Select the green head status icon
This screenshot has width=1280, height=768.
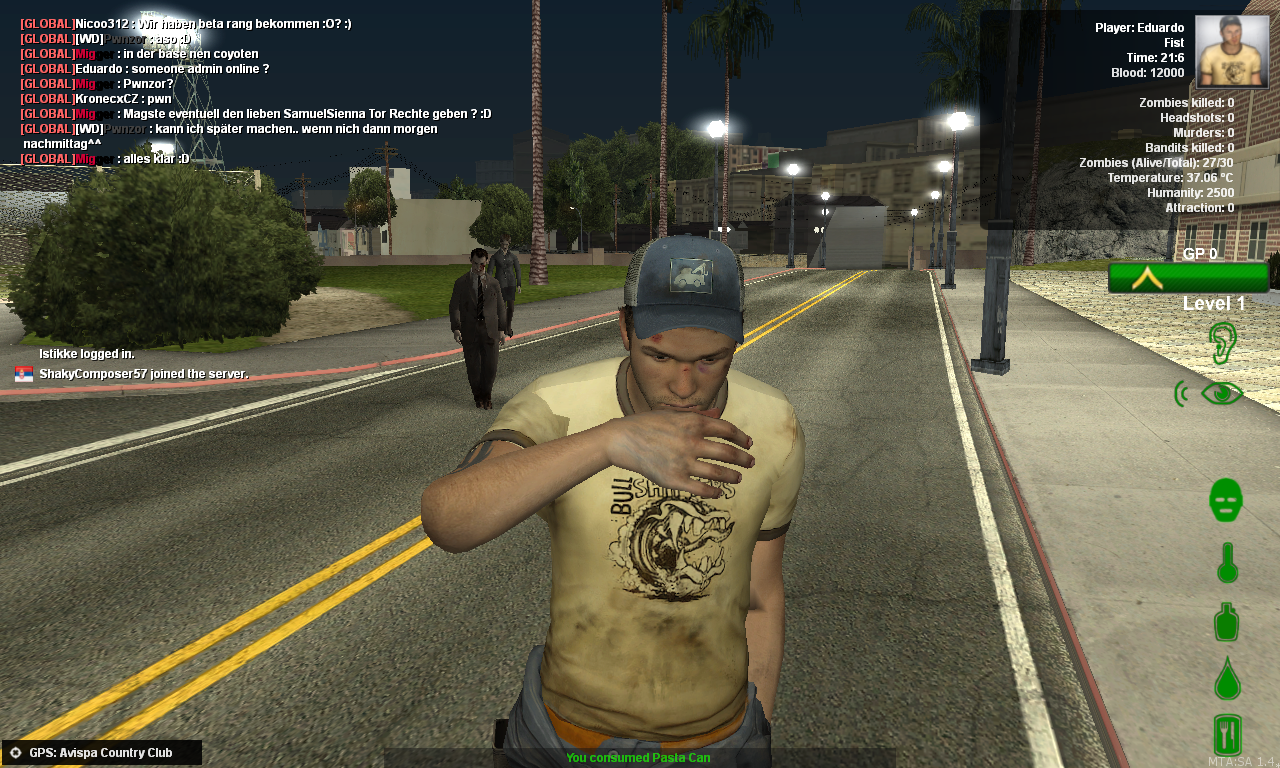click(x=1226, y=499)
